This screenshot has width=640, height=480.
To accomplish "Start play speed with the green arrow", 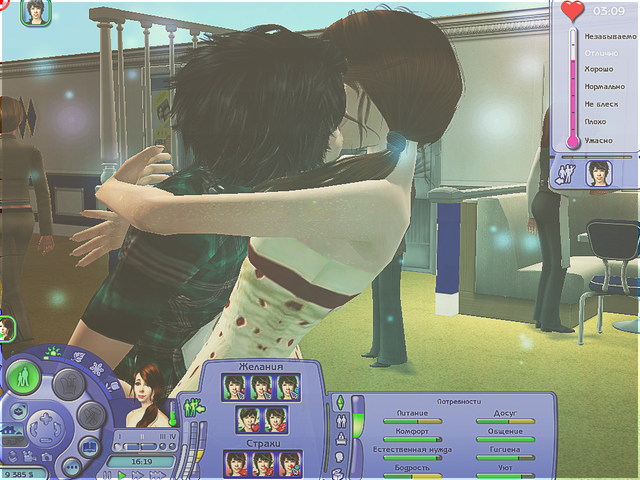I will coord(122,475).
